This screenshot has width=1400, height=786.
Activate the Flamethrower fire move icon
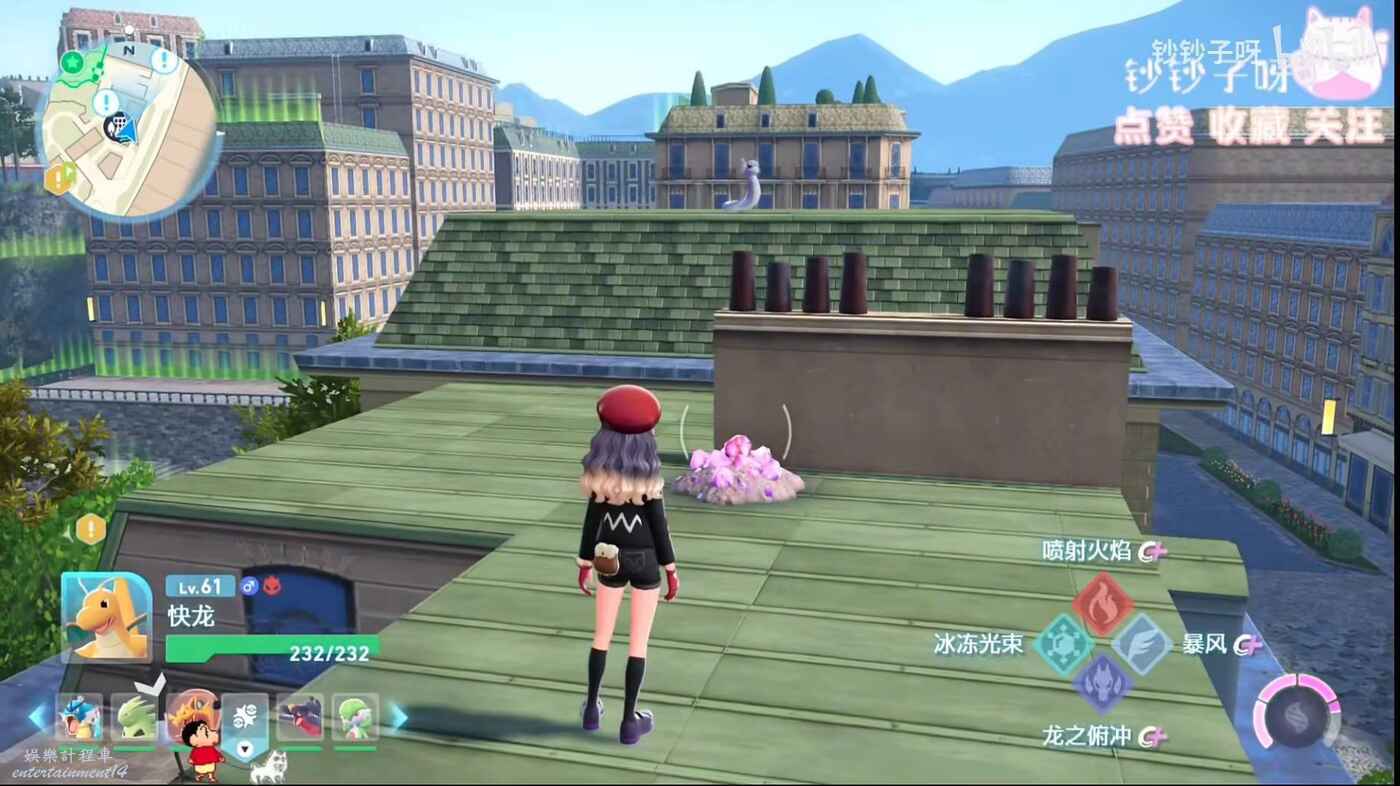pyautogui.click(x=1102, y=603)
